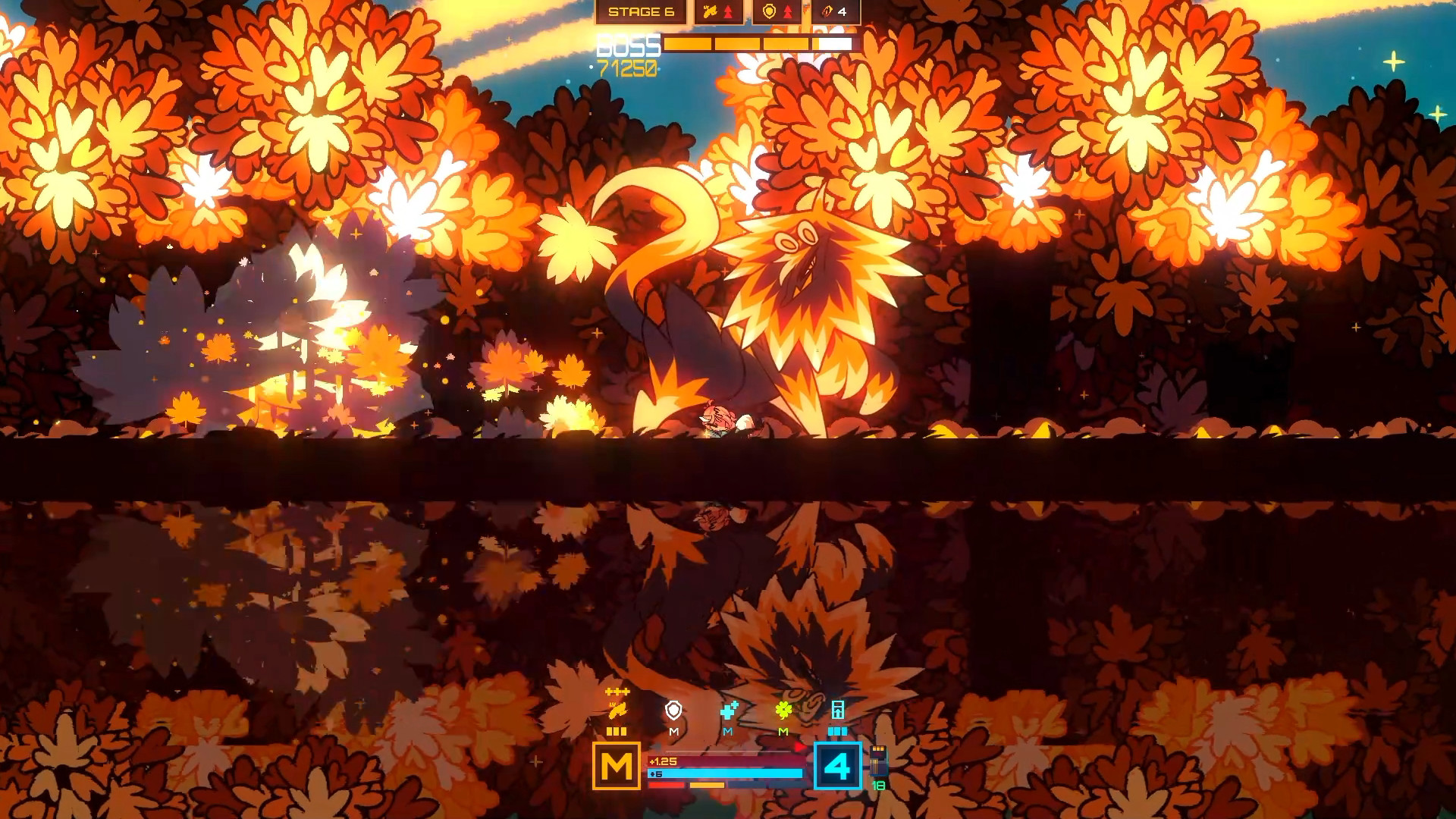Click the blue battery charge icon
This screenshot has height=819, width=1456.
839,709
